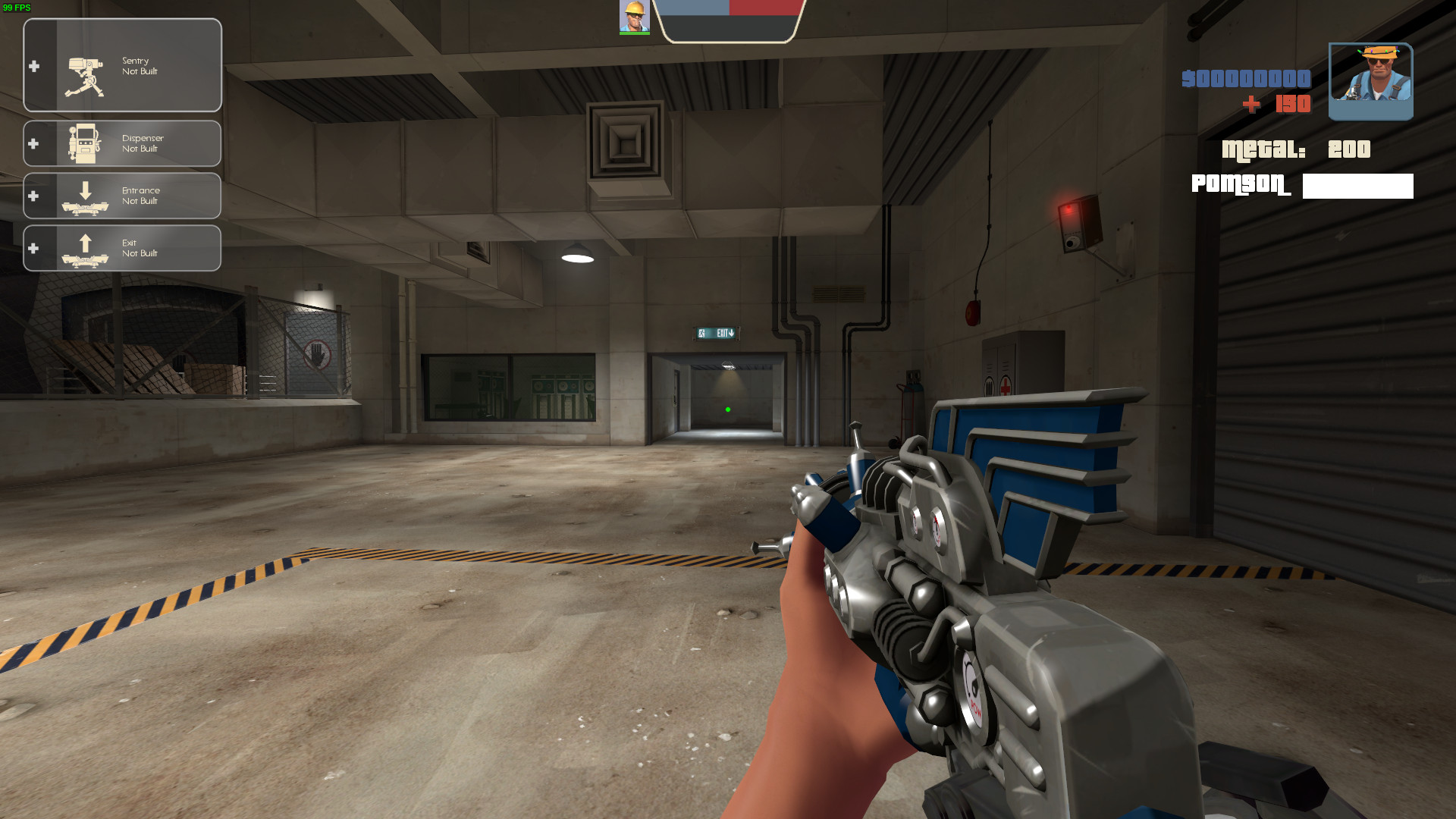1456x819 pixels.
Task: Click the $00000000 money display
Action: 1246,79
